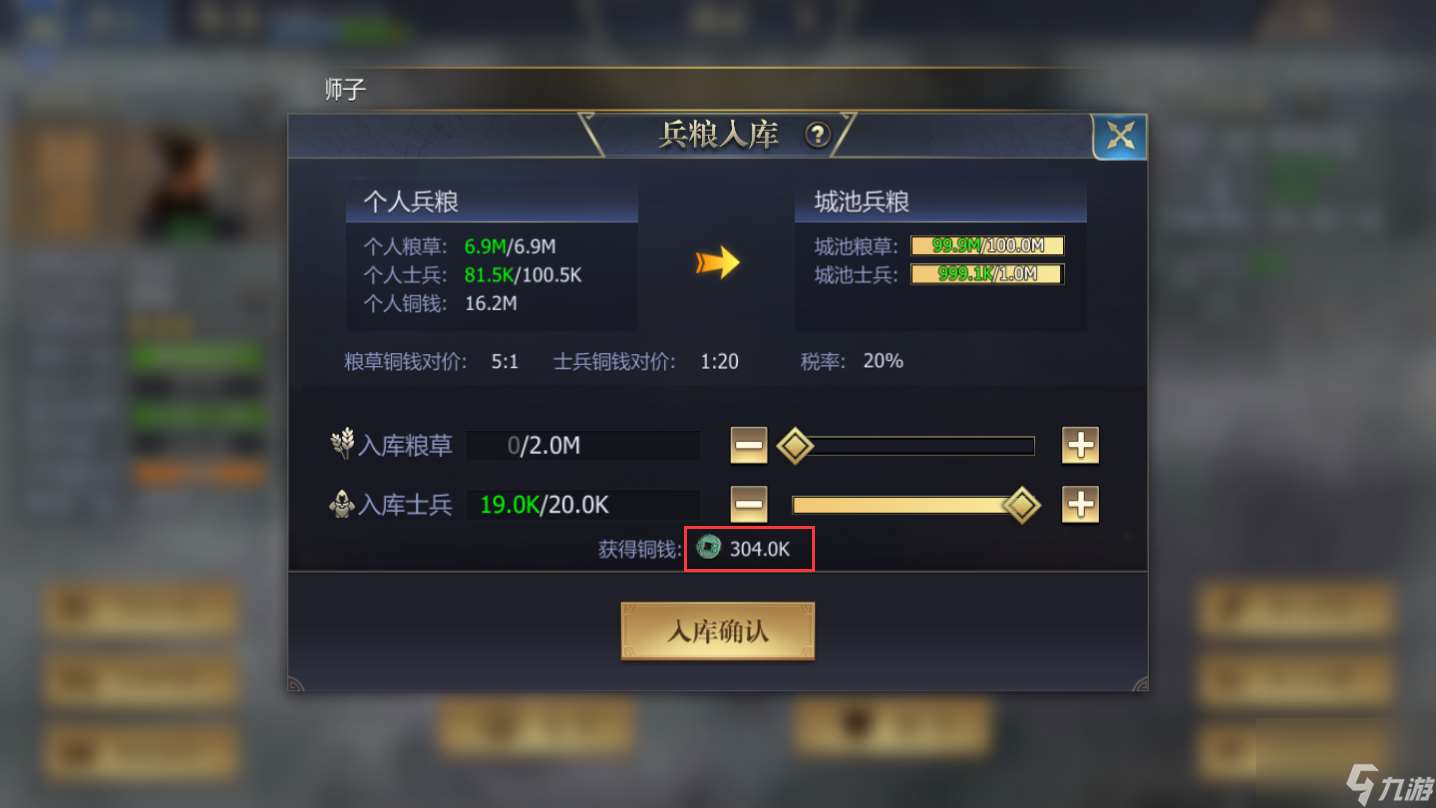The image size is (1436, 808).
Task: Click the red-highlighted 获得铜钱 amount
Action: (749, 548)
